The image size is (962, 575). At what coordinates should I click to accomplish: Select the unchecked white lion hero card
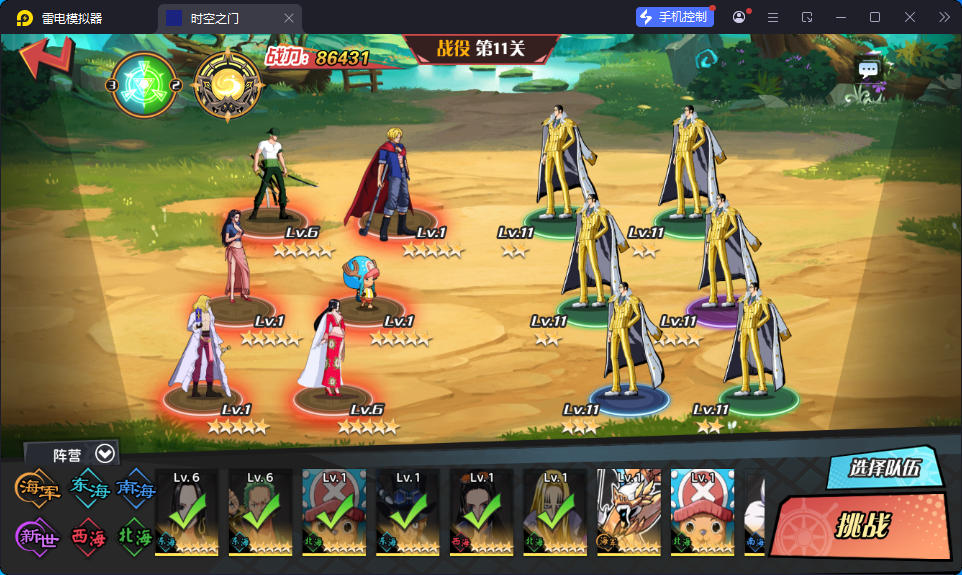(629, 512)
